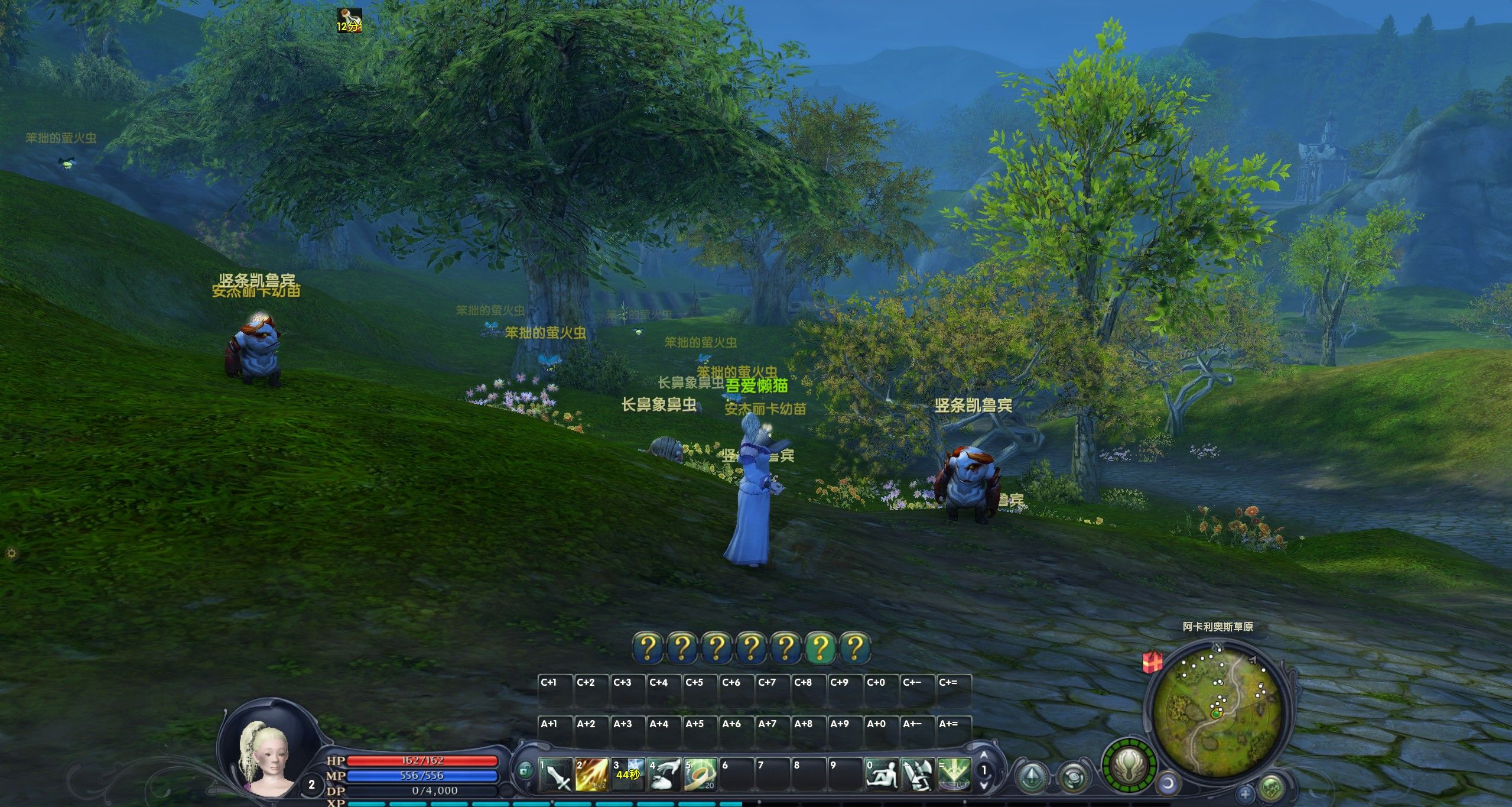Activate the sitting rest action in slot 0

tap(882, 774)
